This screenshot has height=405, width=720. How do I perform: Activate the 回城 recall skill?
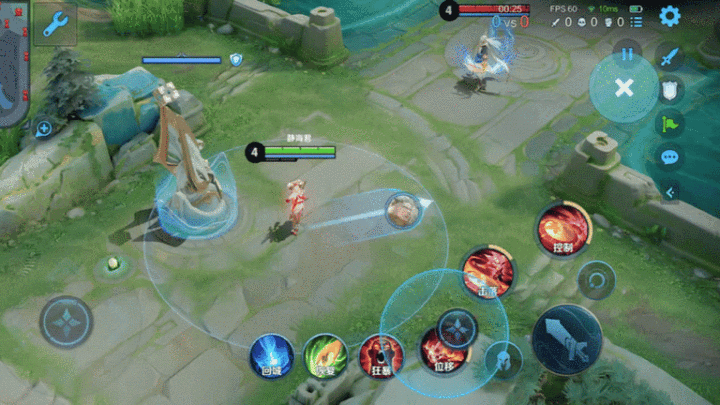click(x=271, y=356)
